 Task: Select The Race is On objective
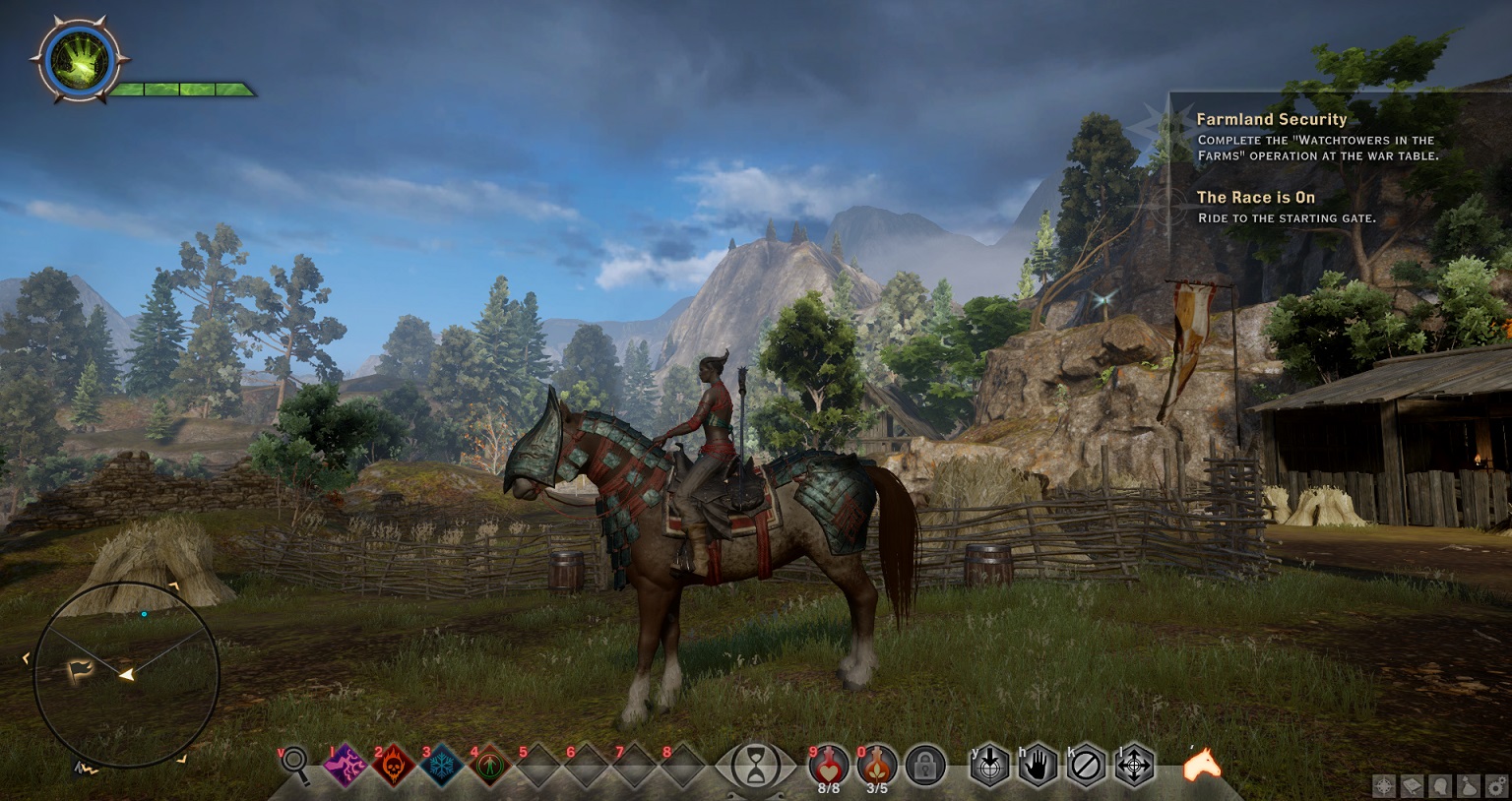(x=1255, y=197)
